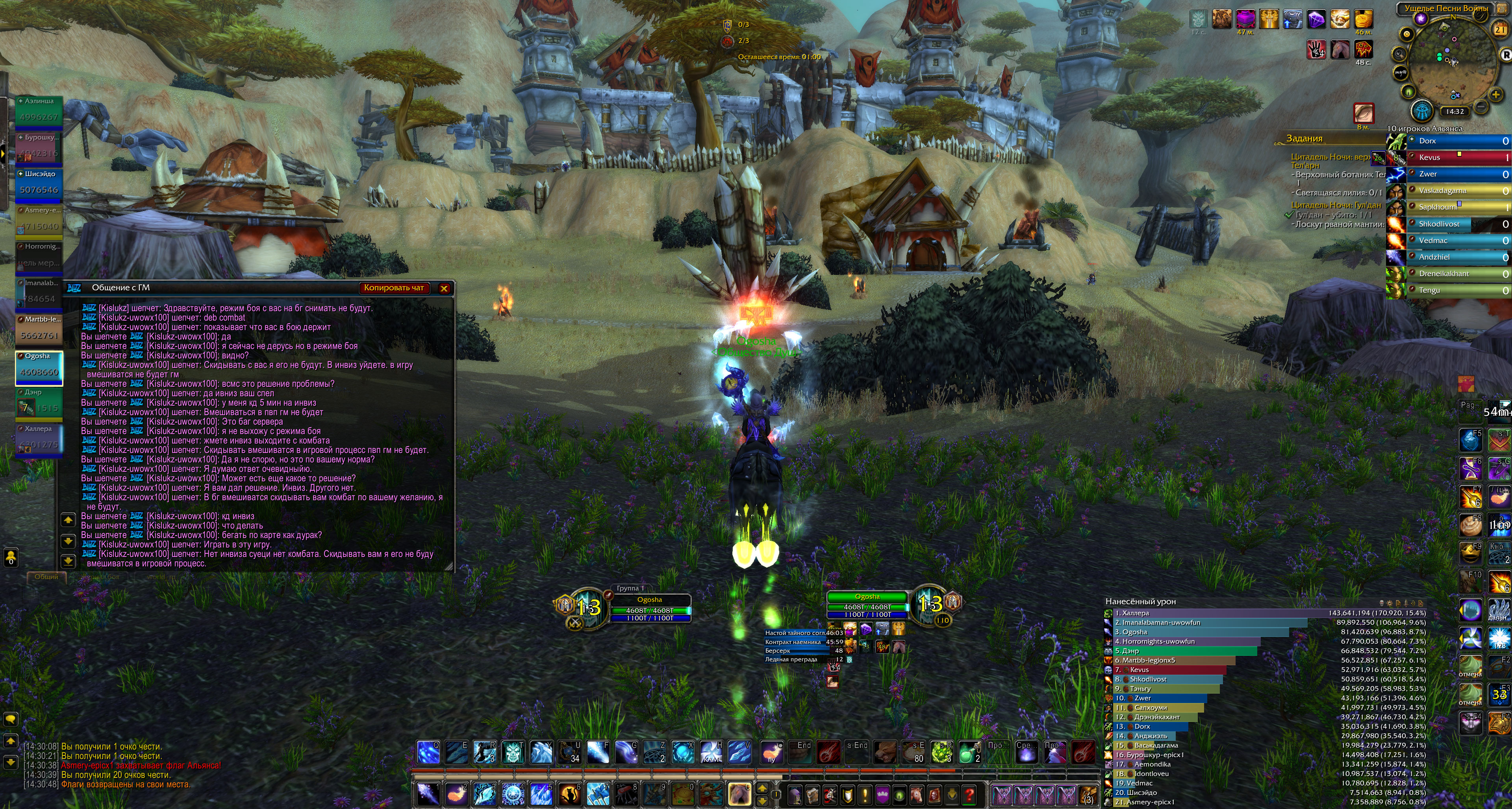Open the yellow speech bubble chat menu
The width and height of the screenshot is (1512, 809).
11,718
